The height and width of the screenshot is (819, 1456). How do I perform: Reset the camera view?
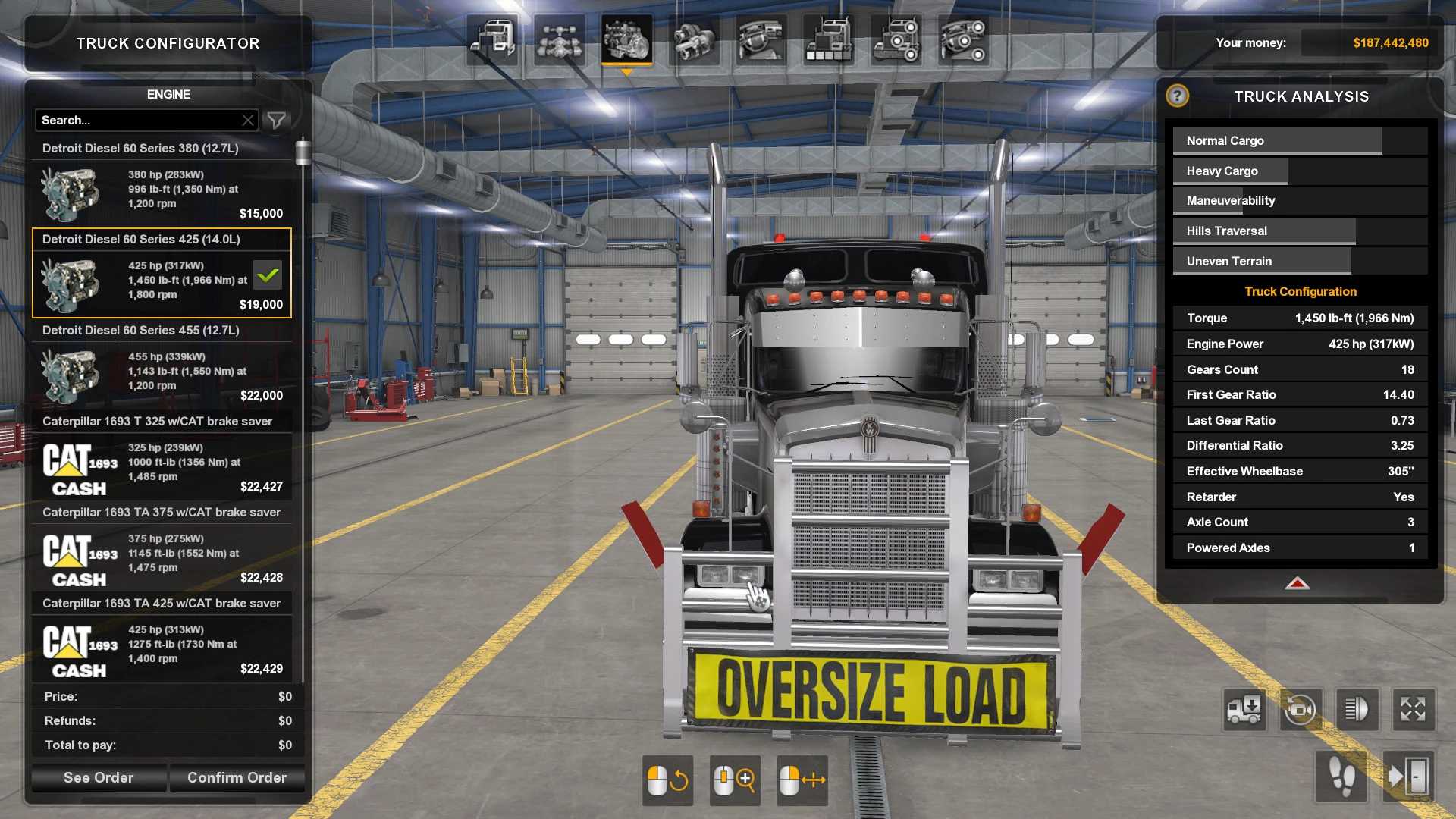click(1300, 710)
